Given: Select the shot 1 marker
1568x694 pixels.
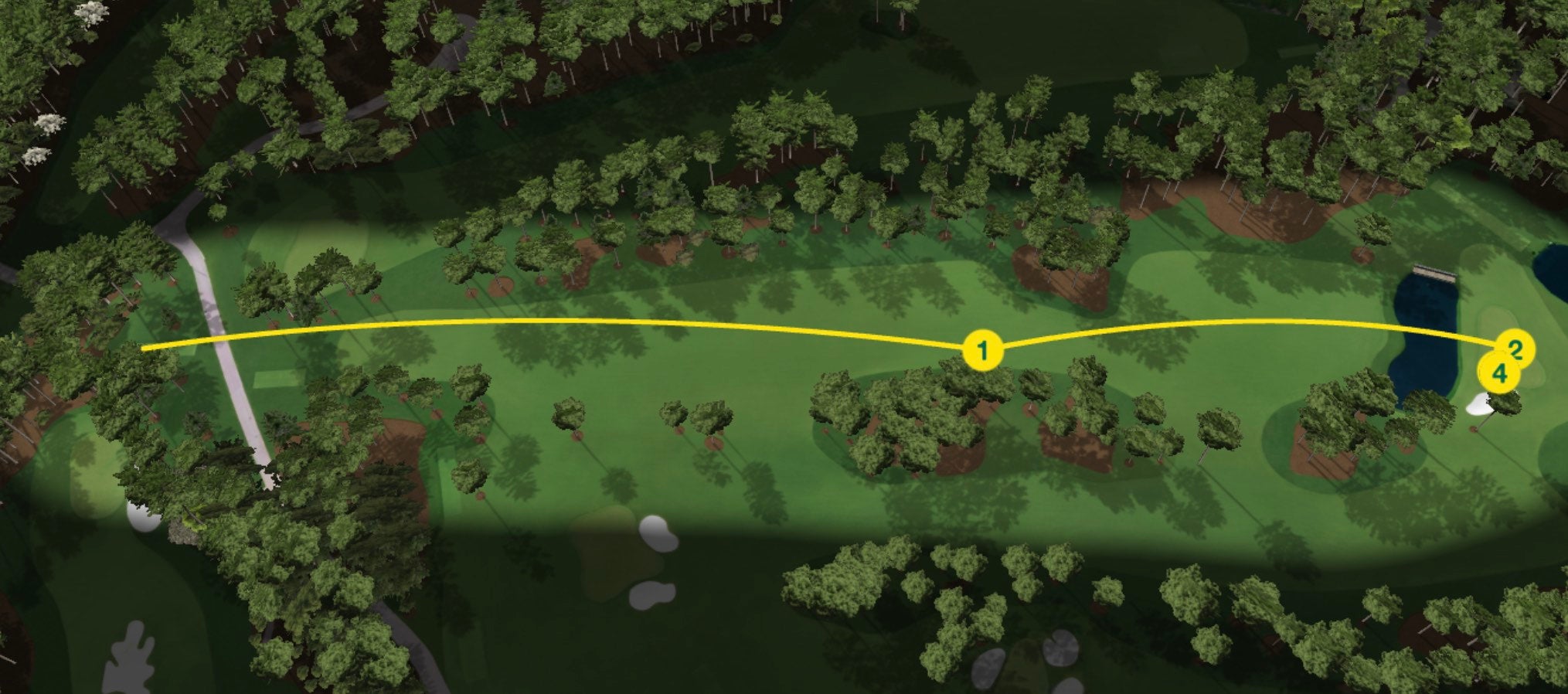Looking at the screenshot, I should [x=982, y=352].
